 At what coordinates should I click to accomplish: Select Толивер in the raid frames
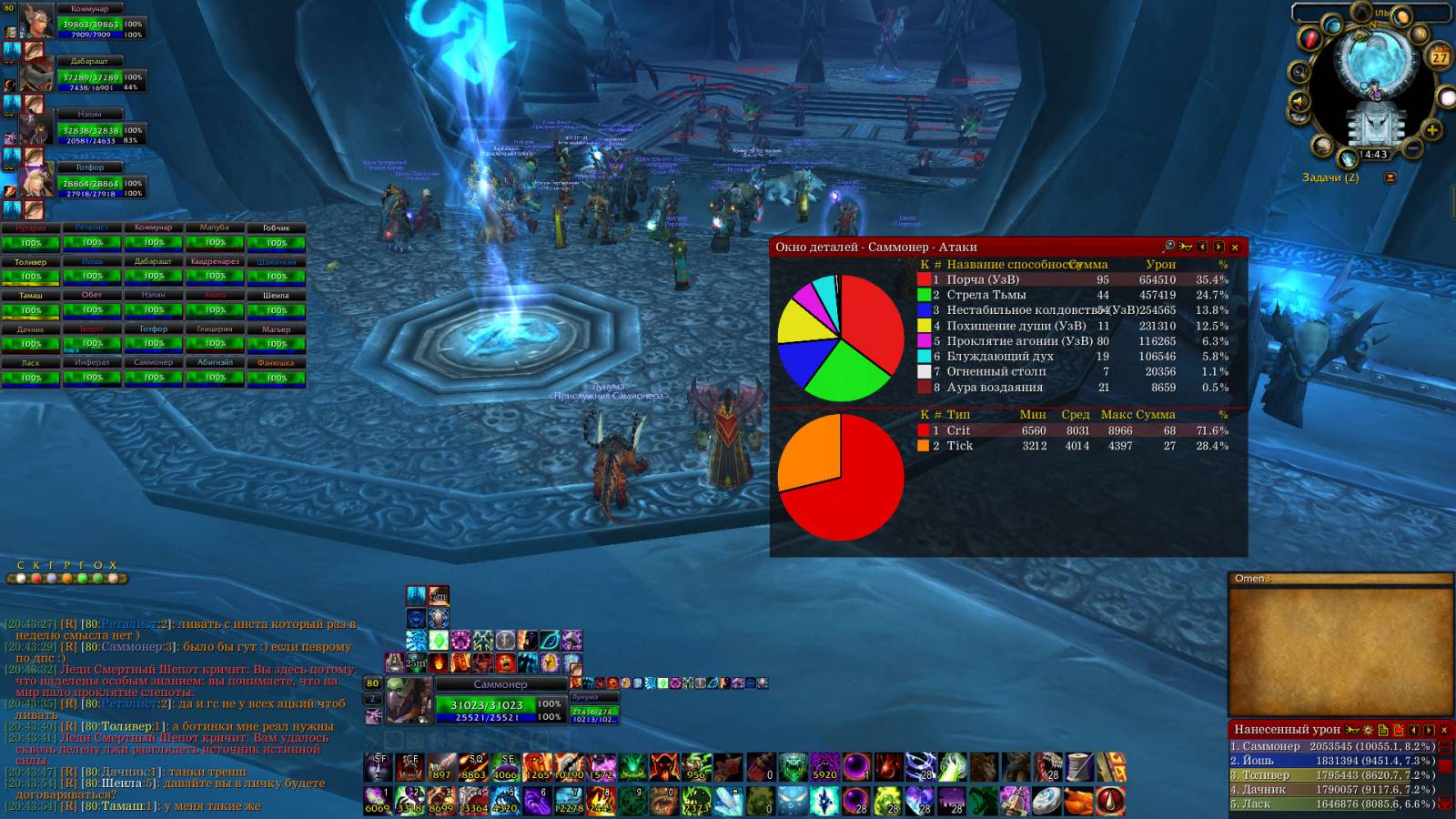[x=31, y=271]
